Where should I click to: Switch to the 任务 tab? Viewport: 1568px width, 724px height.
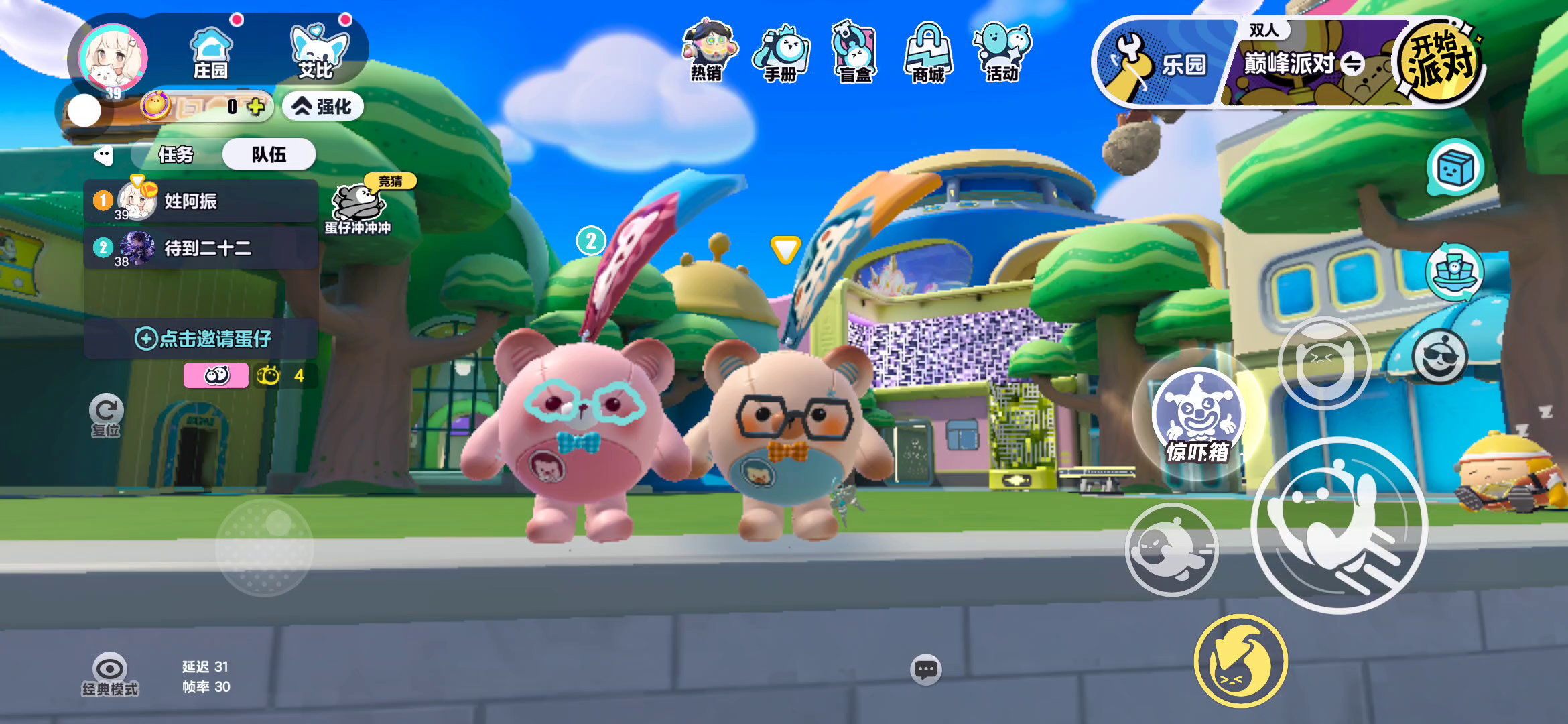[176, 155]
